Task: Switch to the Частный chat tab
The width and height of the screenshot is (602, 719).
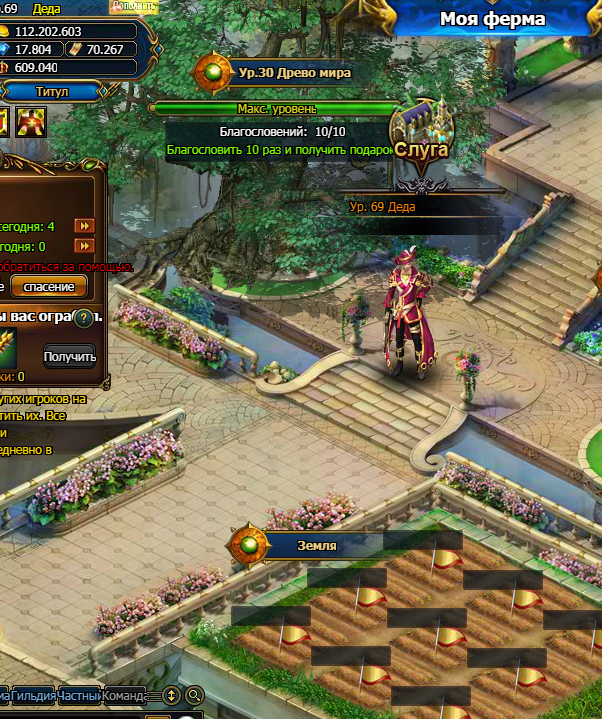Action: (79, 695)
